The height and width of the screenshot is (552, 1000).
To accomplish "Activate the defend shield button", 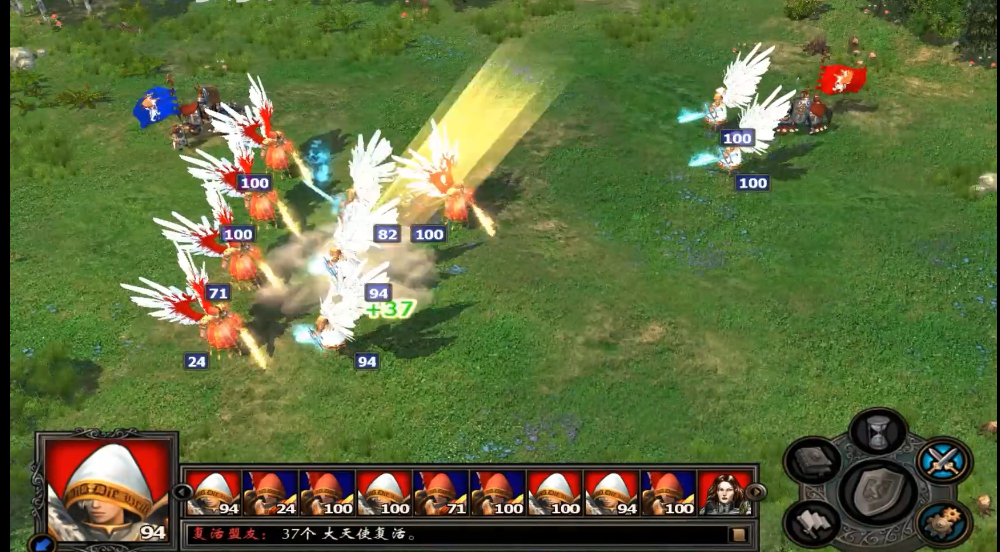I will 878,492.
